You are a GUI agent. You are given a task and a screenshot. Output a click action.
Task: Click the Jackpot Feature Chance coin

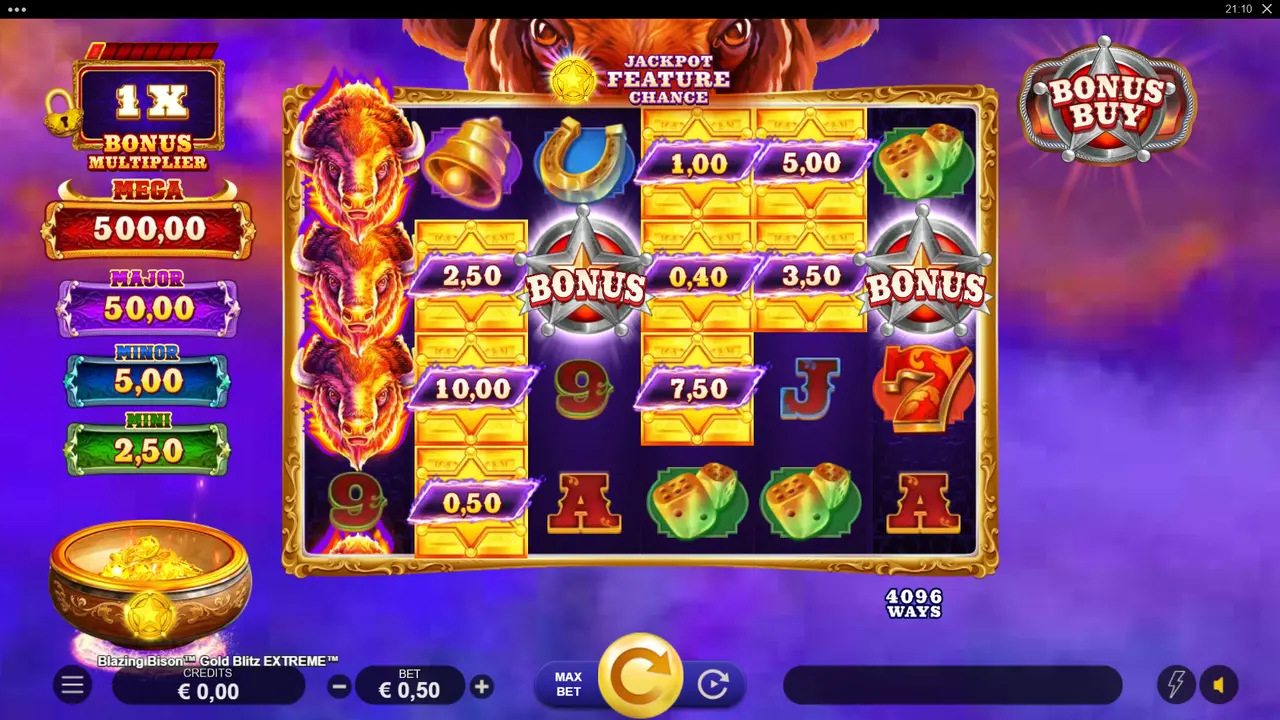(x=570, y=80)
